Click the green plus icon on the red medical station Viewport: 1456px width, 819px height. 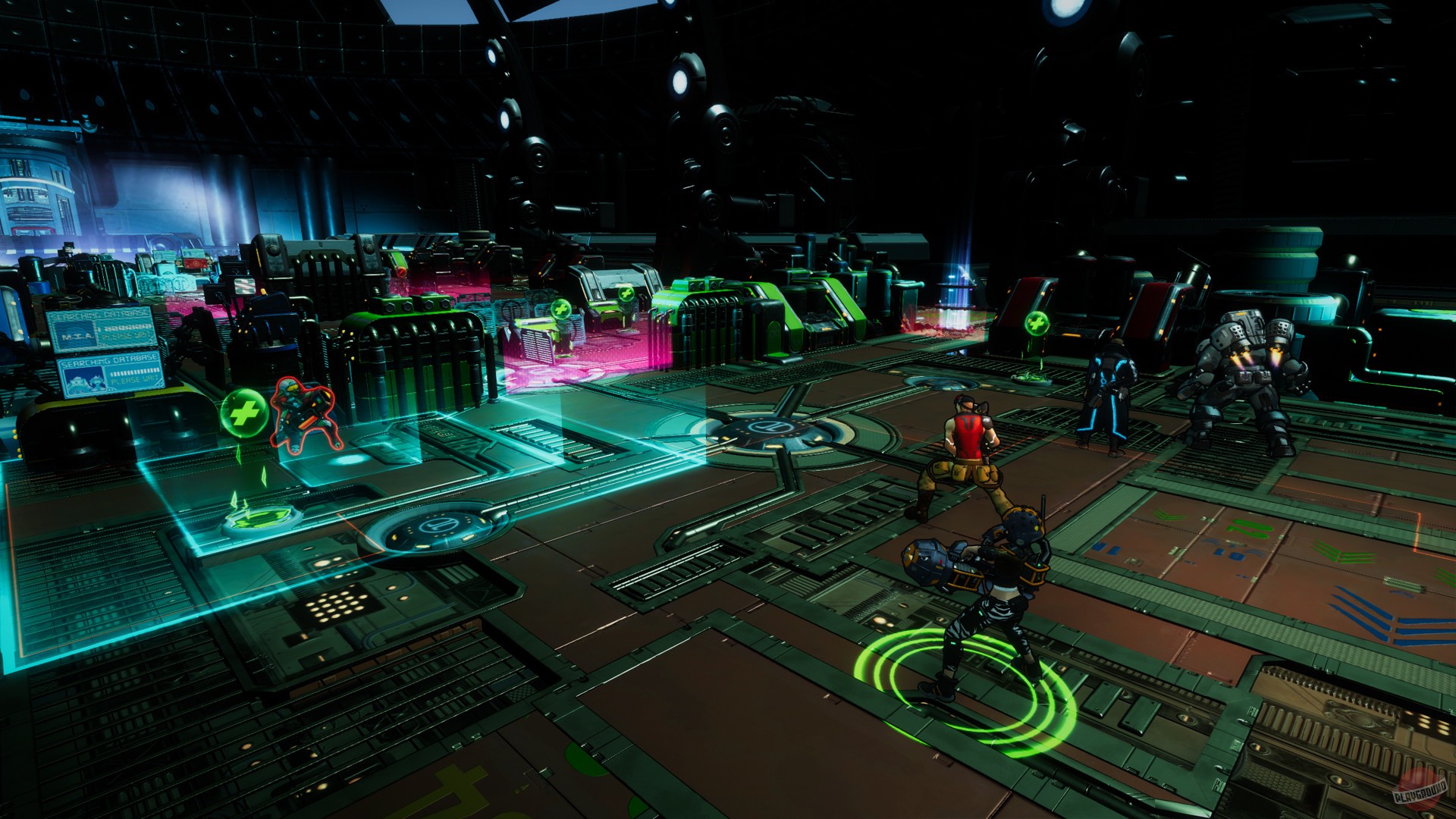tap(1037, 324)
